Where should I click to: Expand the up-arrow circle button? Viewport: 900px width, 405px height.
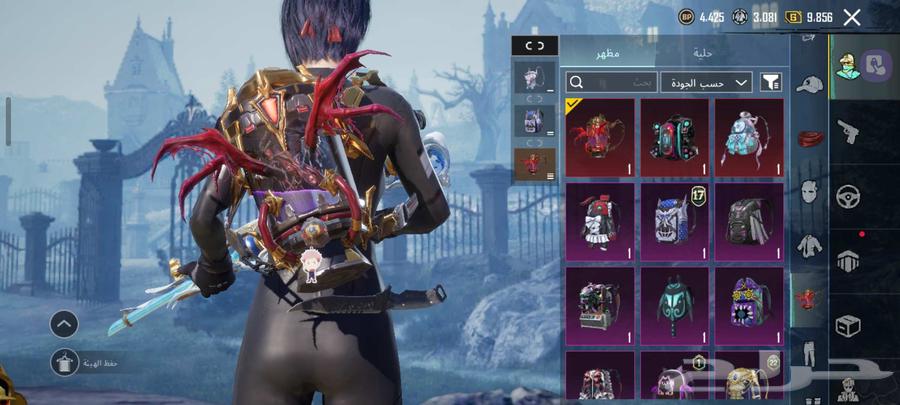(64, 323)
